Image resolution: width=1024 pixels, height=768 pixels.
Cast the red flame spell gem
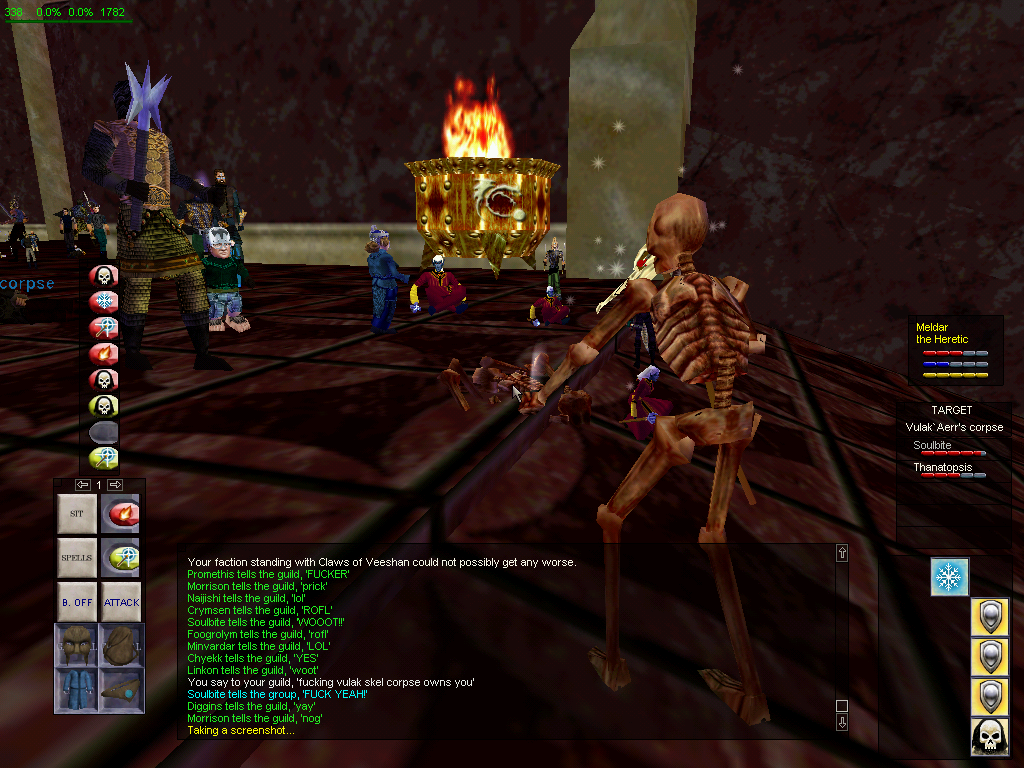(x=104, y=353)
